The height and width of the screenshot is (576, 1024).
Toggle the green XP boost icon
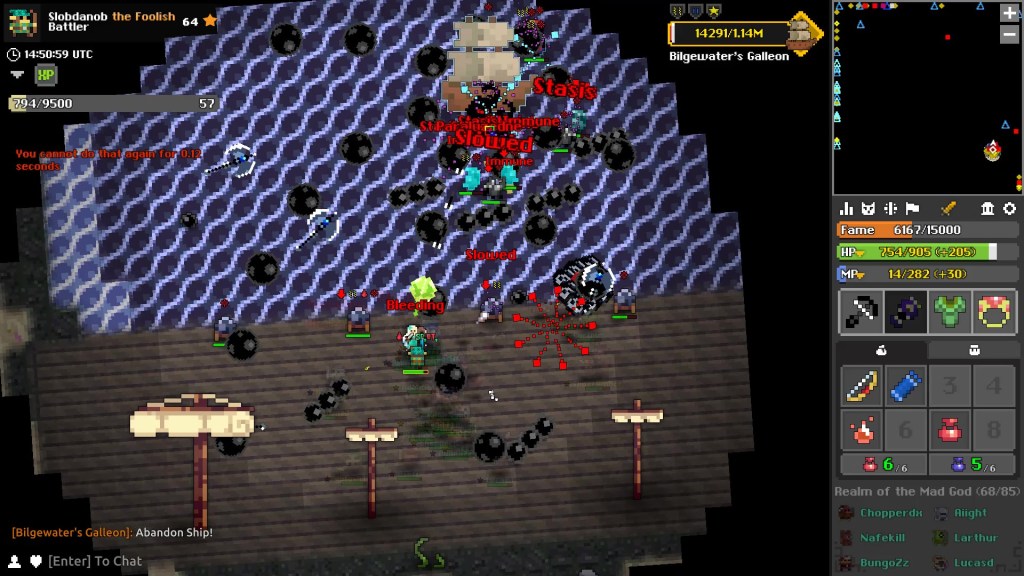tap(45, 75)
